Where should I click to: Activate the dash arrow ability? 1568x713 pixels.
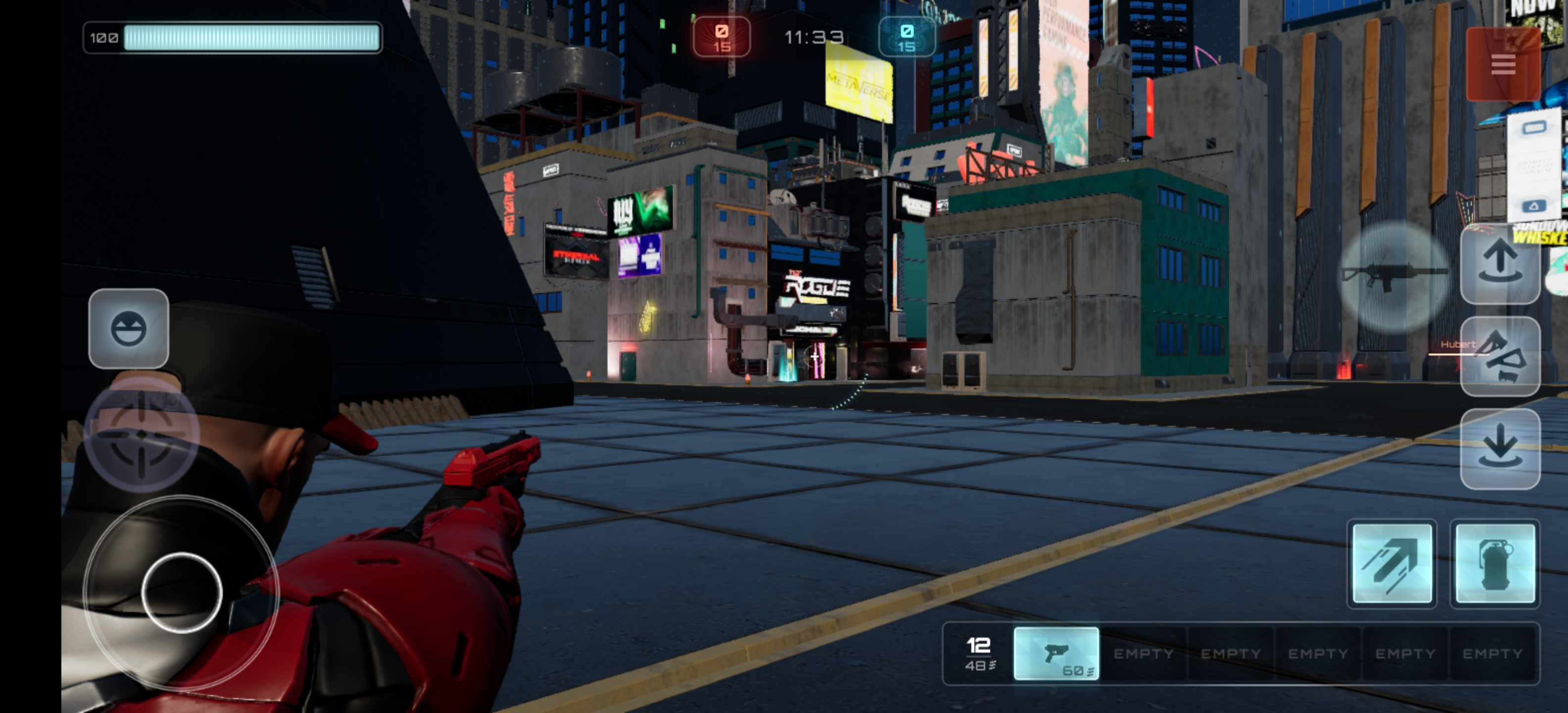pyautogui.click(x=1391, y=563)
